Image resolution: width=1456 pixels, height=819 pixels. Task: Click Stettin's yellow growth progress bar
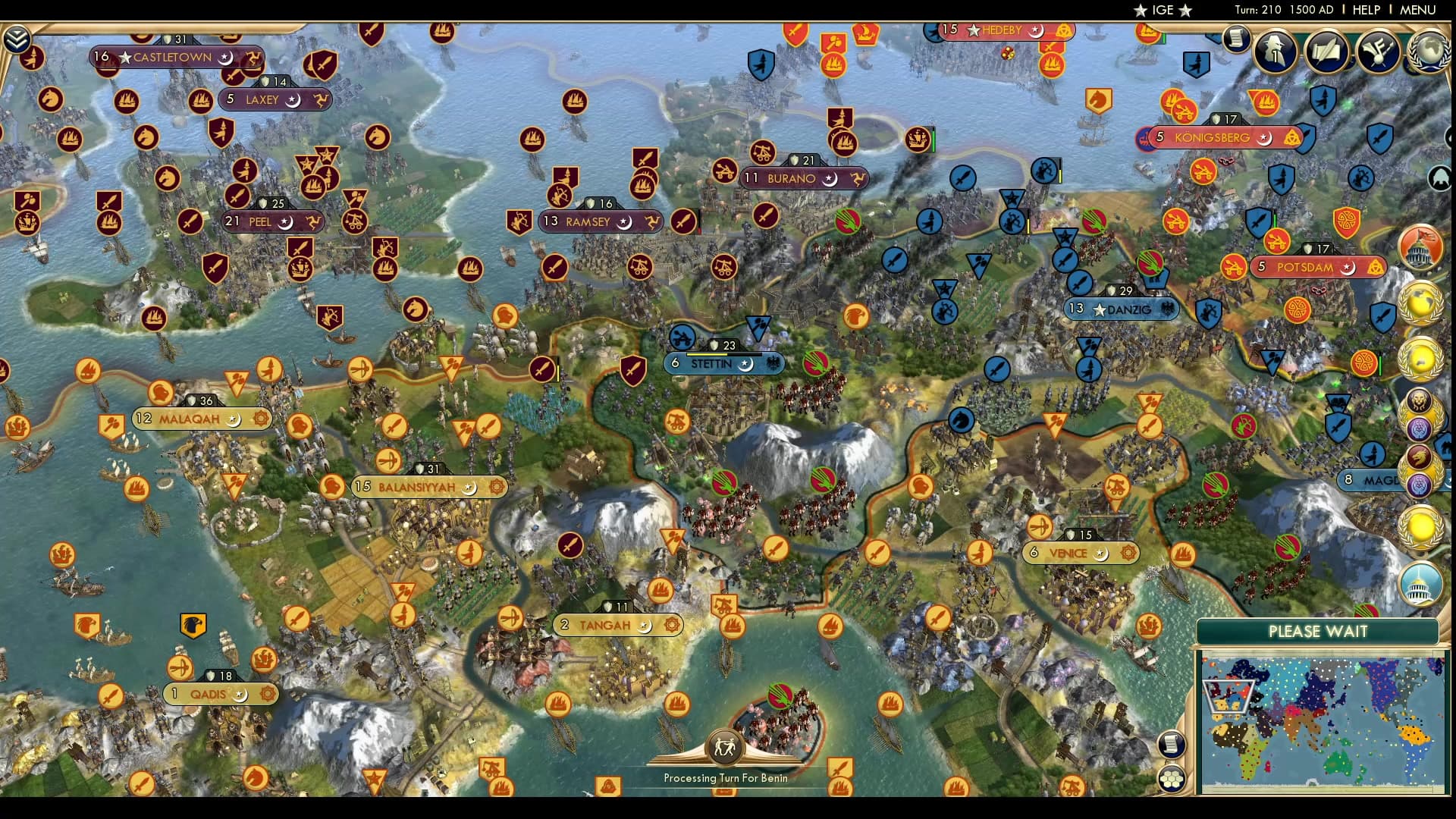[705, 354]
